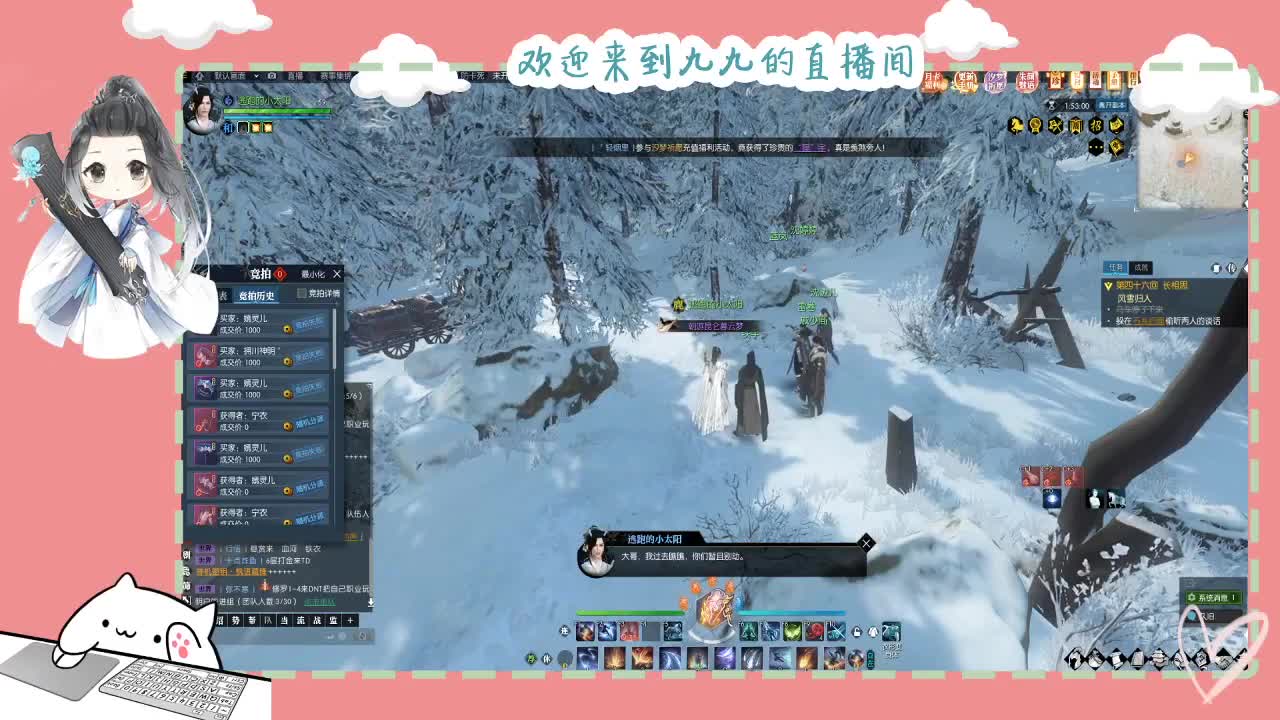Click the 离开副本 button

[x=1112, y=105]
